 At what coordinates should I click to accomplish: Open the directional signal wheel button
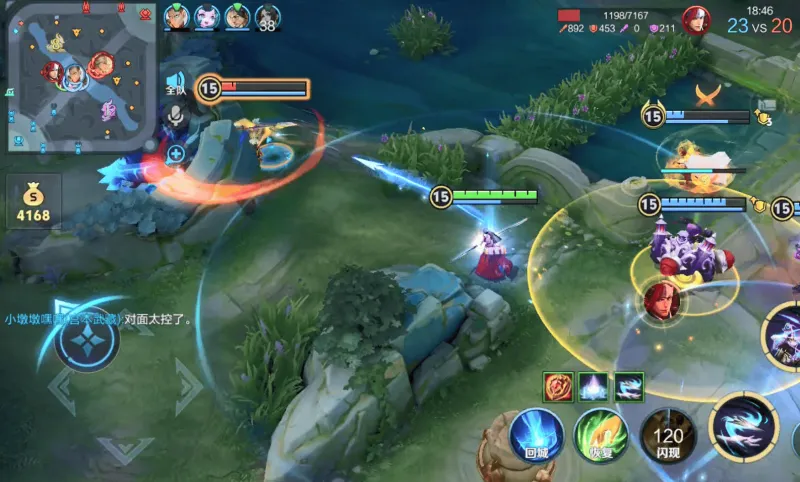click(x=88, y=340)
